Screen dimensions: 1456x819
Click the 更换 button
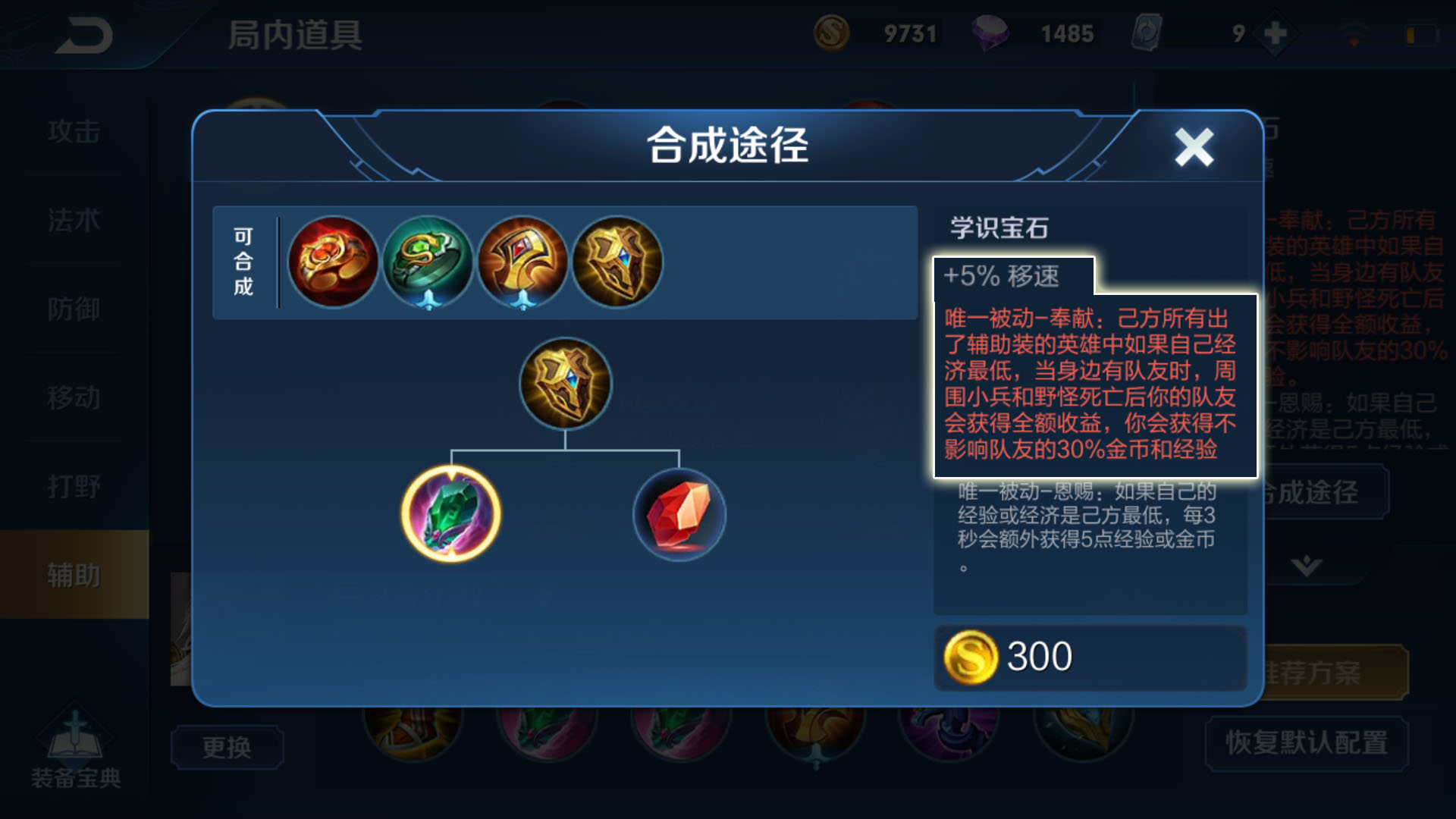227,747
